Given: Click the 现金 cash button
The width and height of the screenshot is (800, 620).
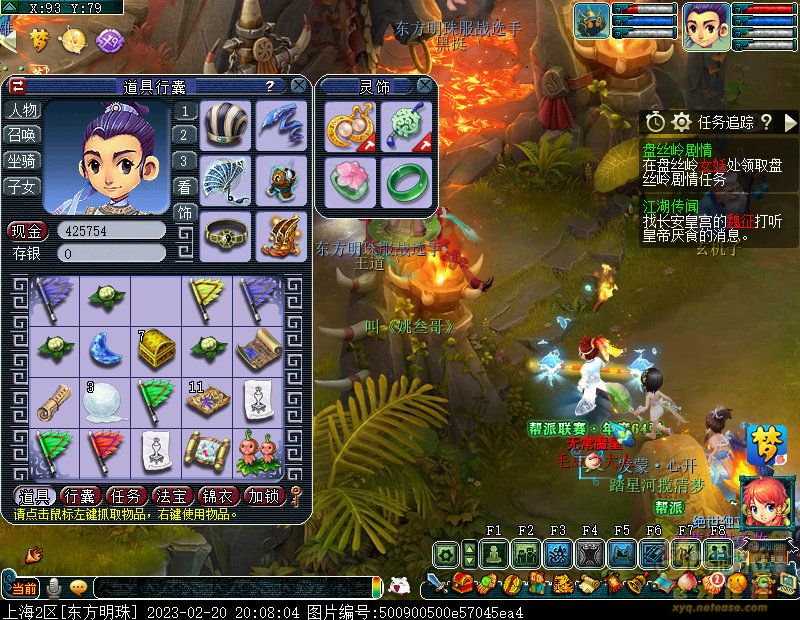Looking at the screenshot, I should [27, 231].
